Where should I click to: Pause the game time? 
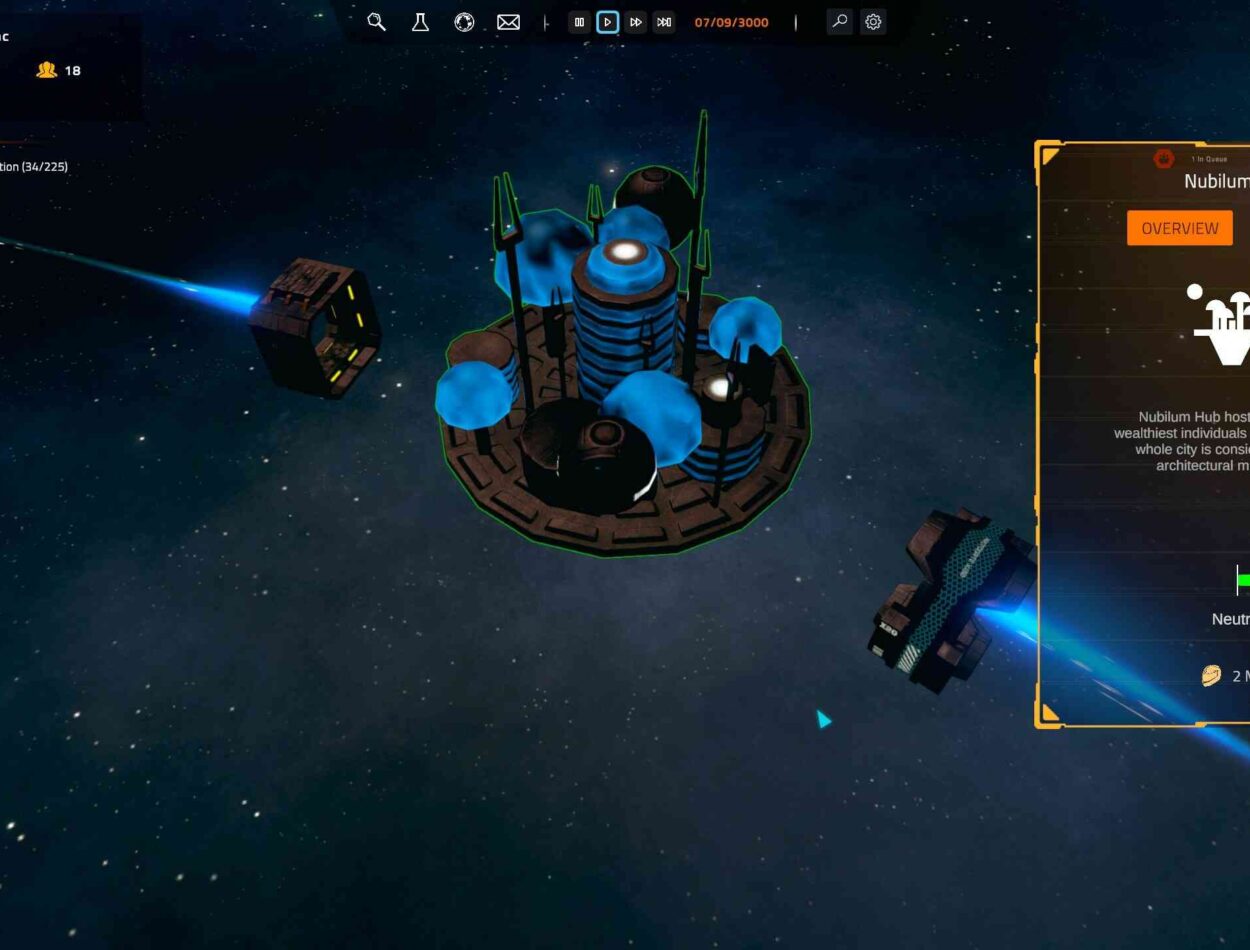tap(579, 22)
